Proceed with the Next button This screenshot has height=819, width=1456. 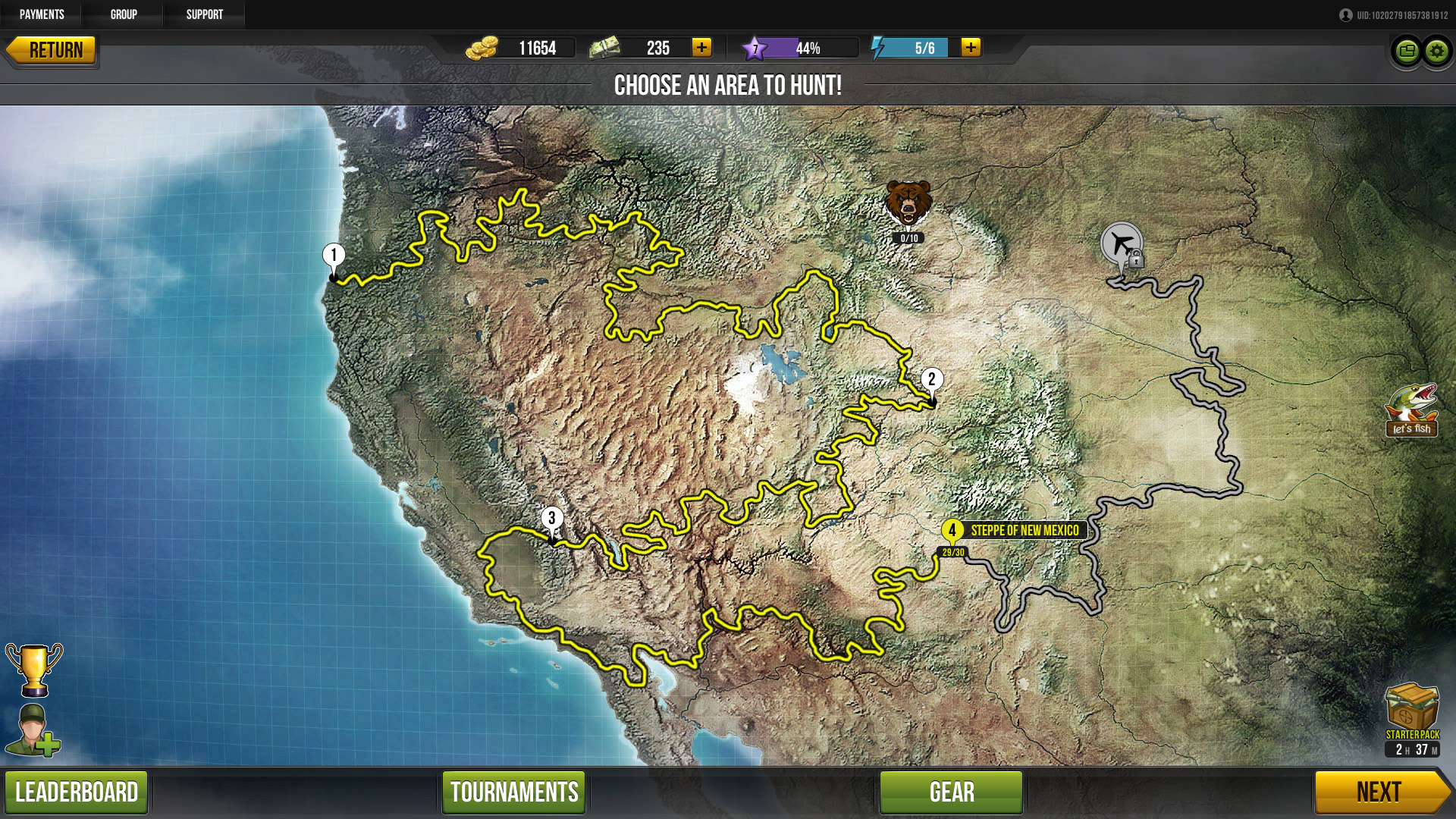tap(1380, 792)
